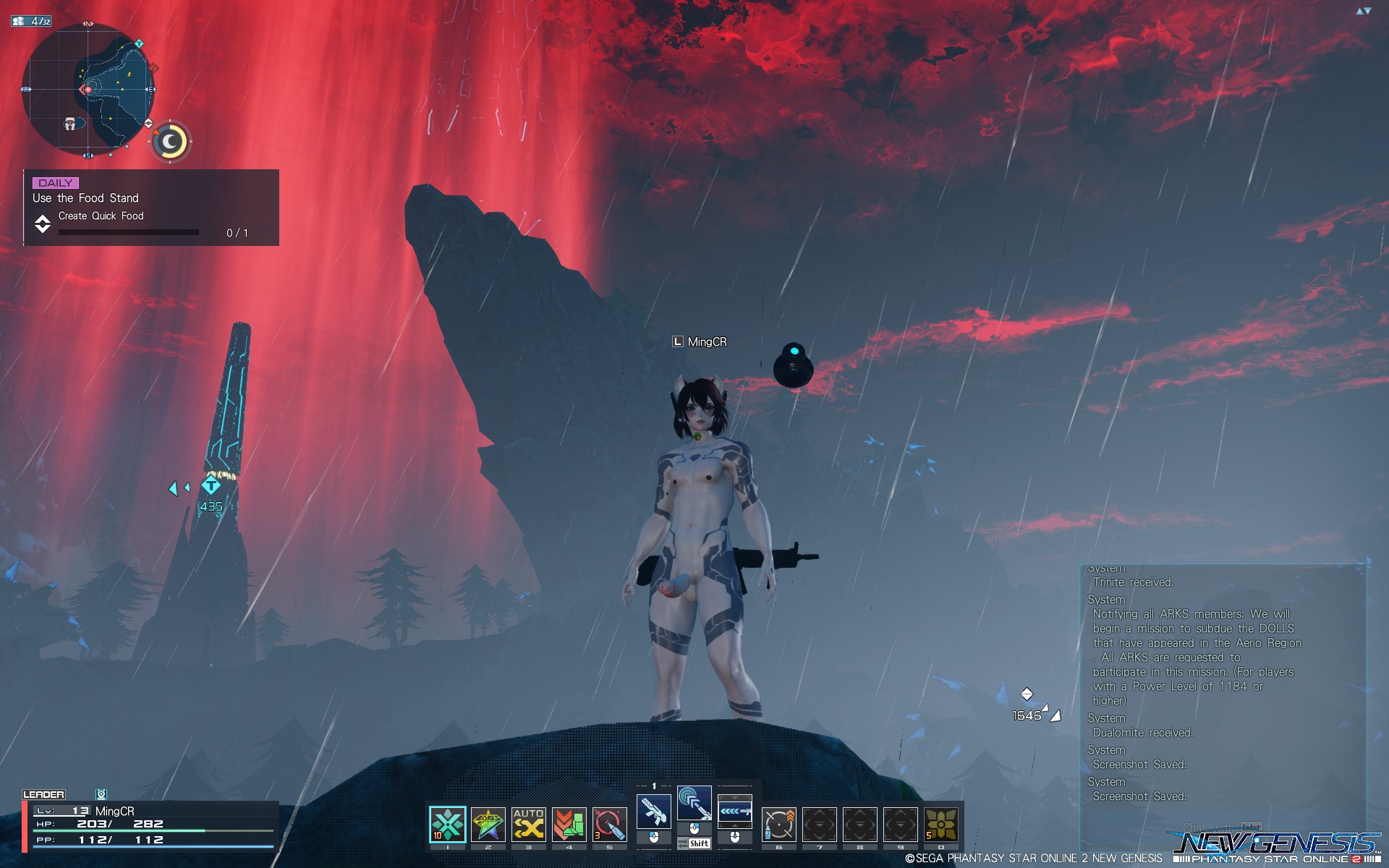The width and height of the screenshot is (1389, 868).
Task: Select the reticle ability icon in hotbar slot 6
Action: [778, 824]
